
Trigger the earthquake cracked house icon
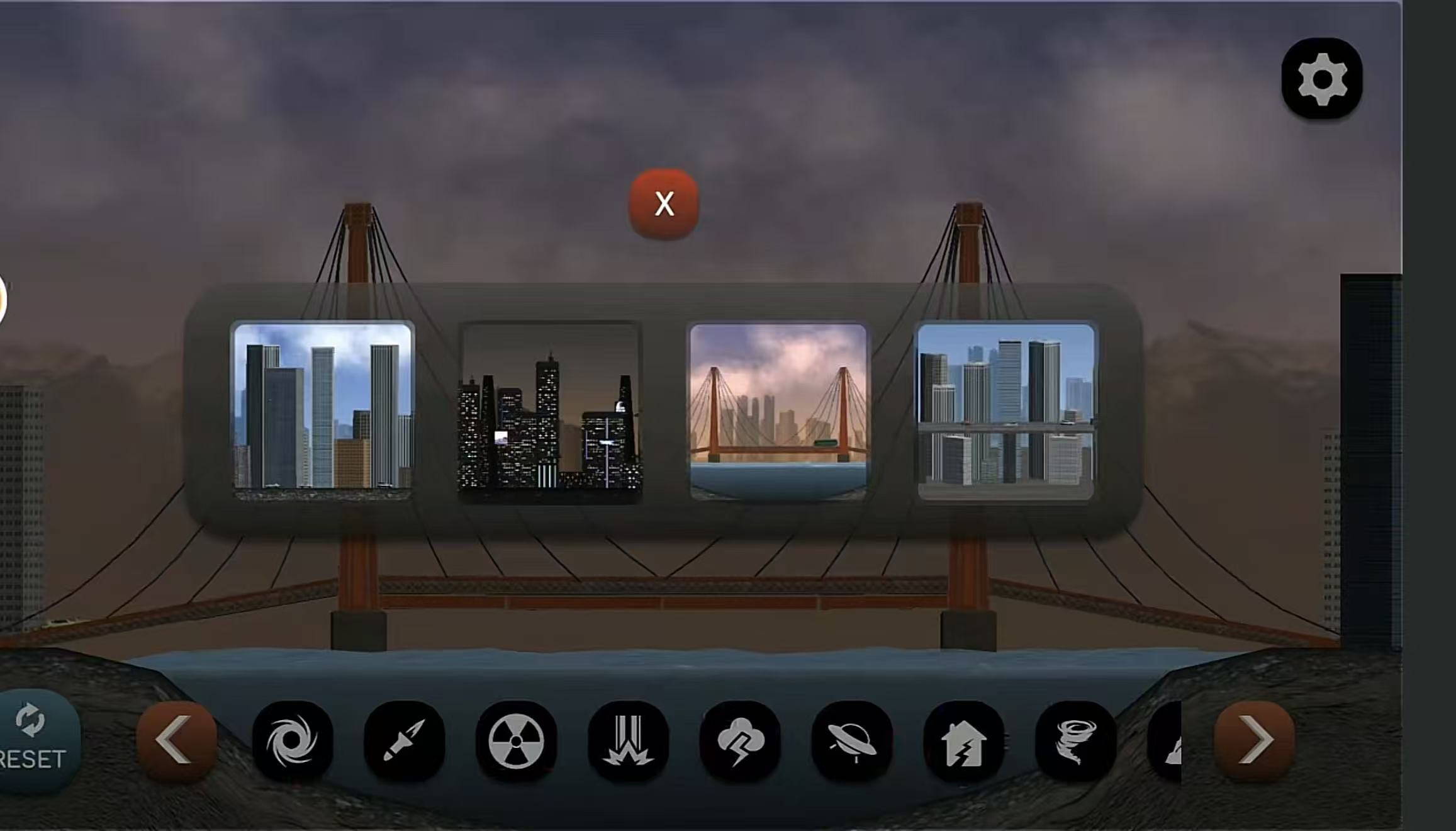[963, 741]
